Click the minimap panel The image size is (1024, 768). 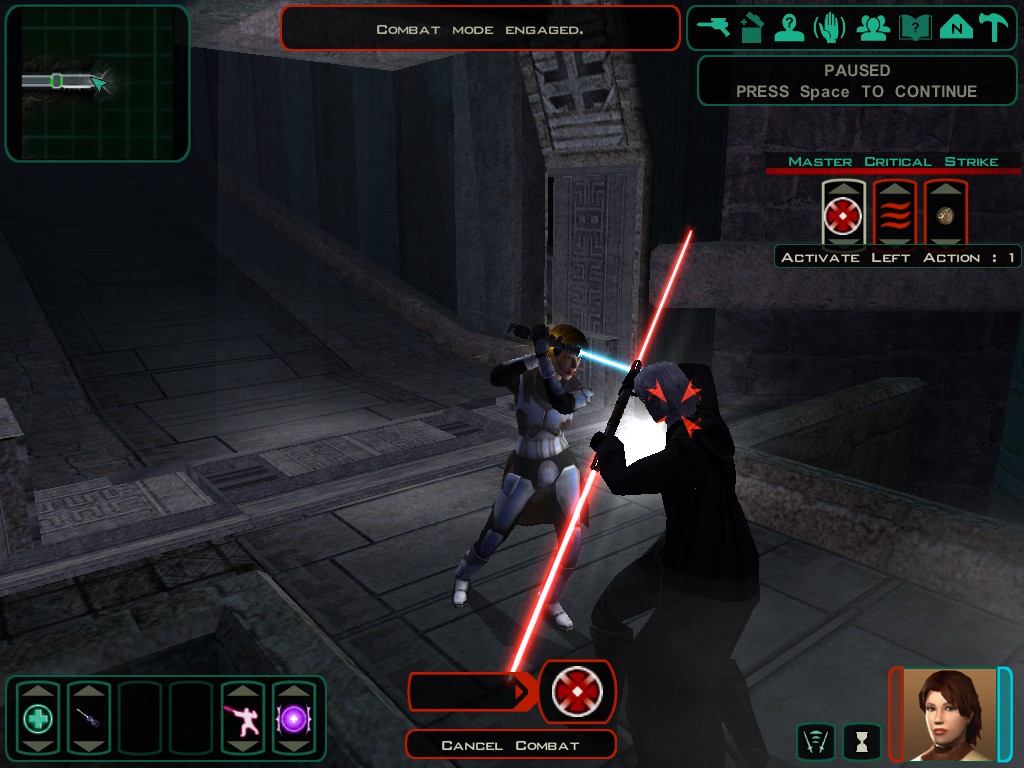tap(97, 83)
